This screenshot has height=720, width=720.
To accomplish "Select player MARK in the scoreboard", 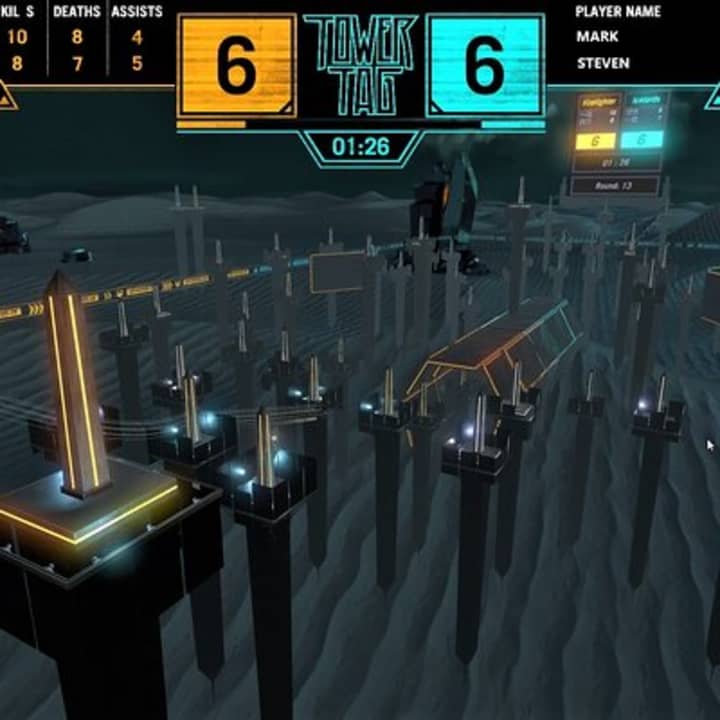I will (x=597, y=37).
